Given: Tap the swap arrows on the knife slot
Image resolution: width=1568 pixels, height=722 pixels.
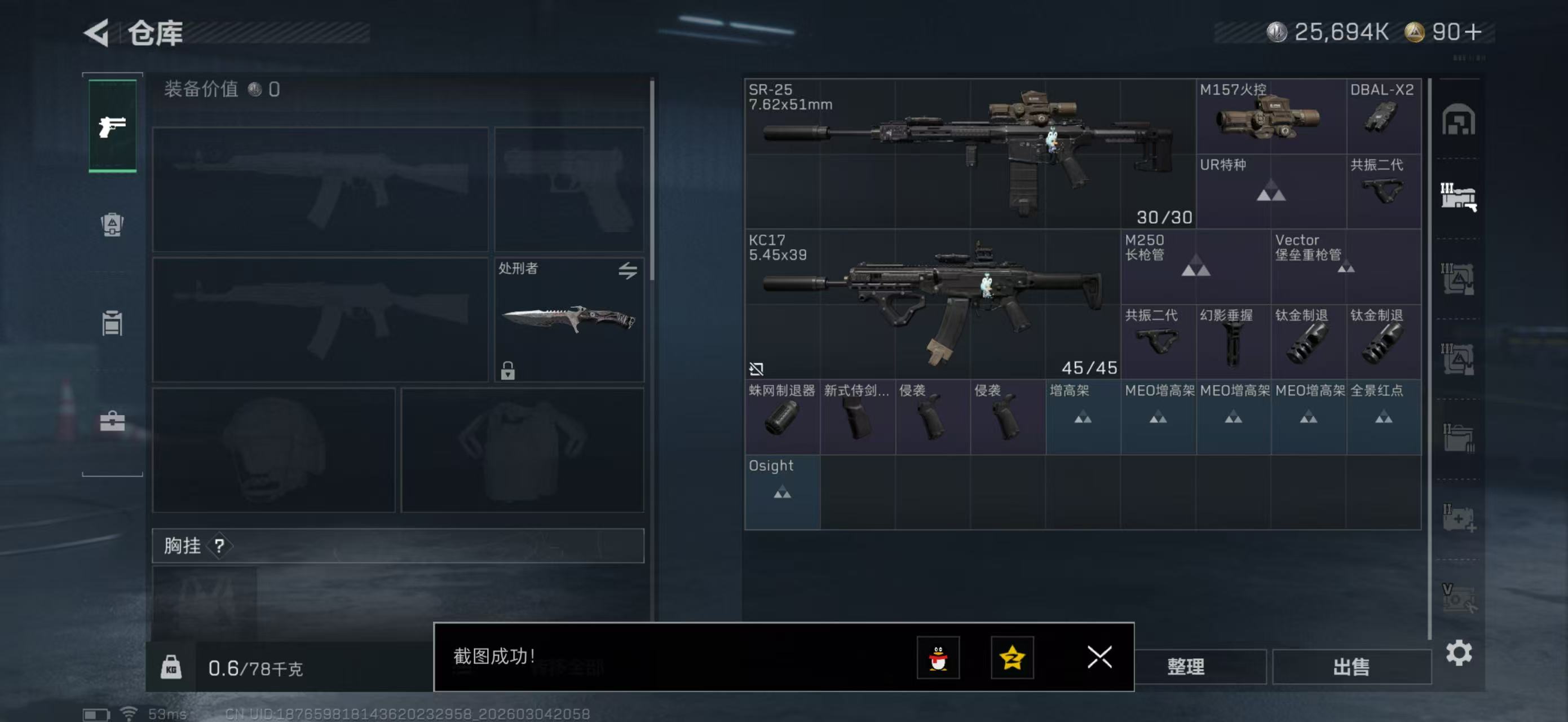Looking at the screenshot, I should pyautogui.click(x=628, y=270).
